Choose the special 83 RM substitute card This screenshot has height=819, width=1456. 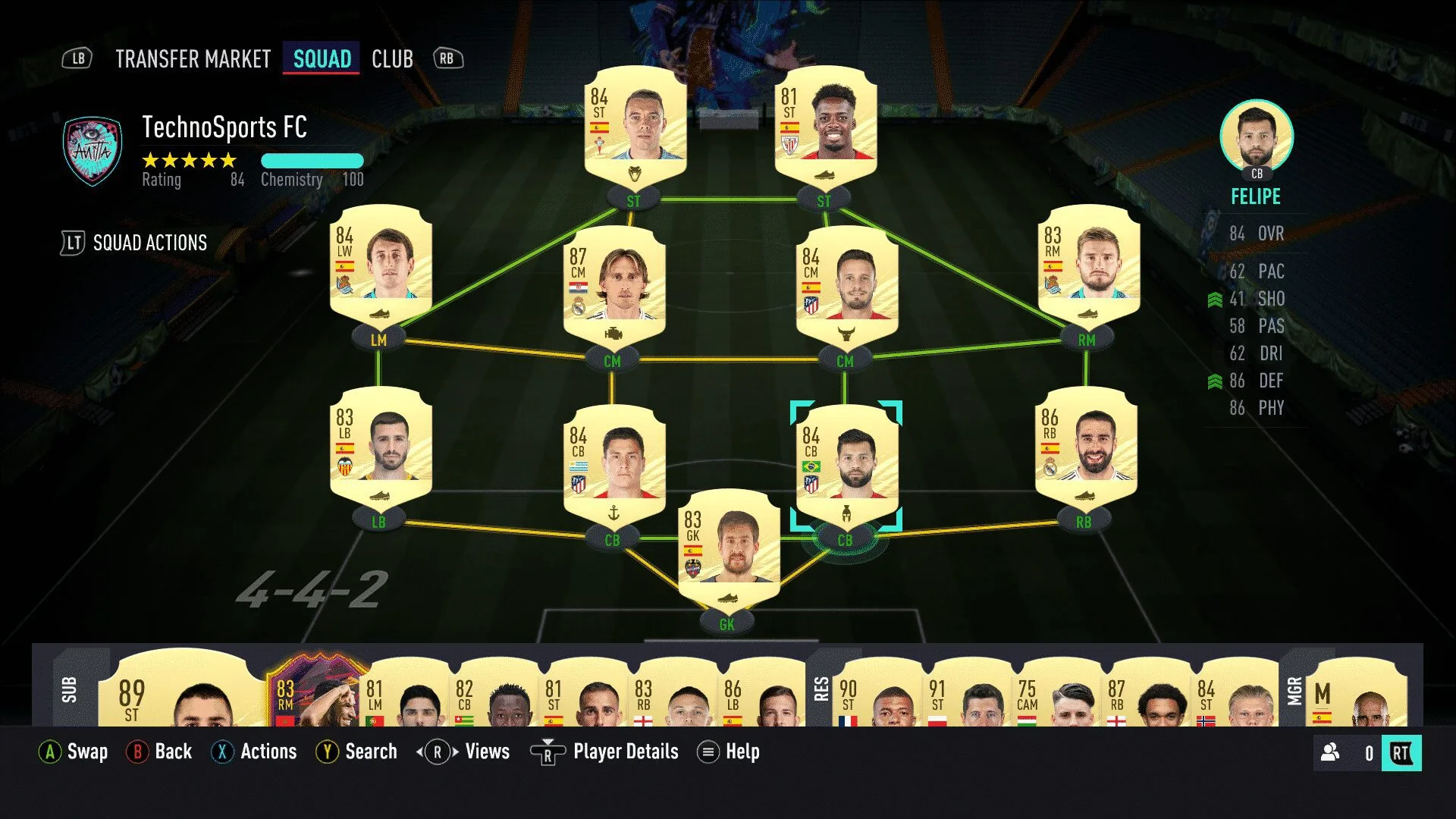pyautogui.click(x=315, y=690)
